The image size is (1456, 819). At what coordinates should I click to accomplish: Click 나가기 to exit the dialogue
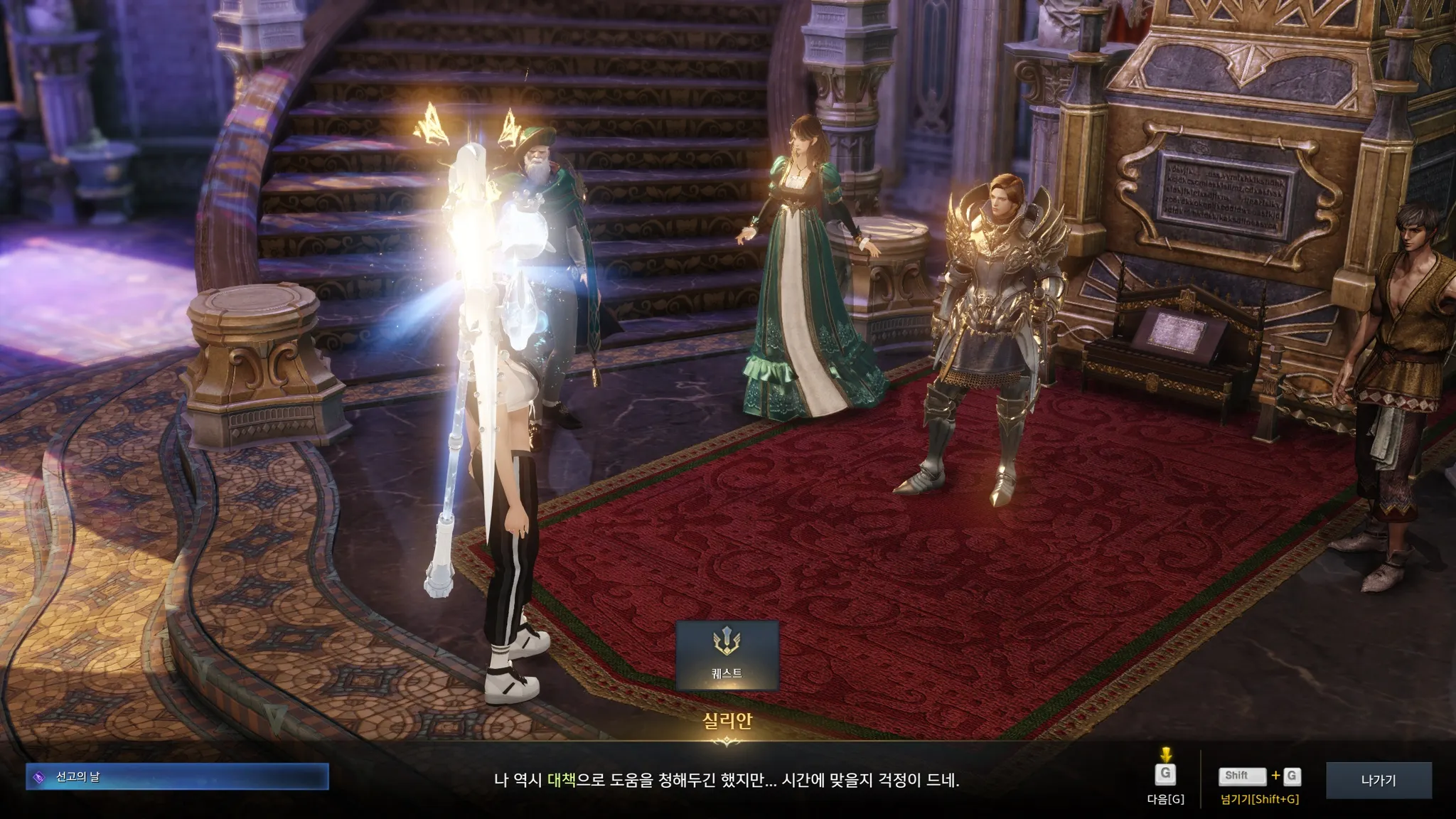point(1378,780)
